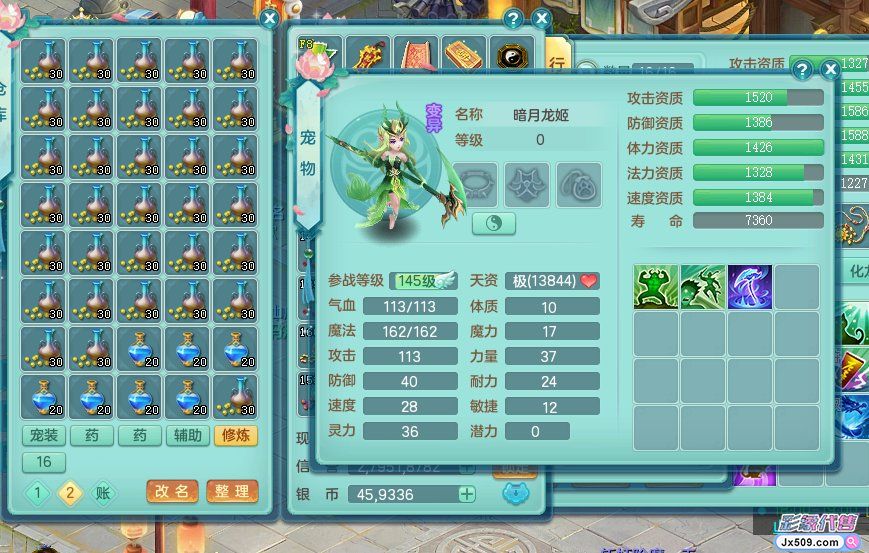Select the 辅助 storage tab
Screen dimensions: 869x553
coord(189,436)
